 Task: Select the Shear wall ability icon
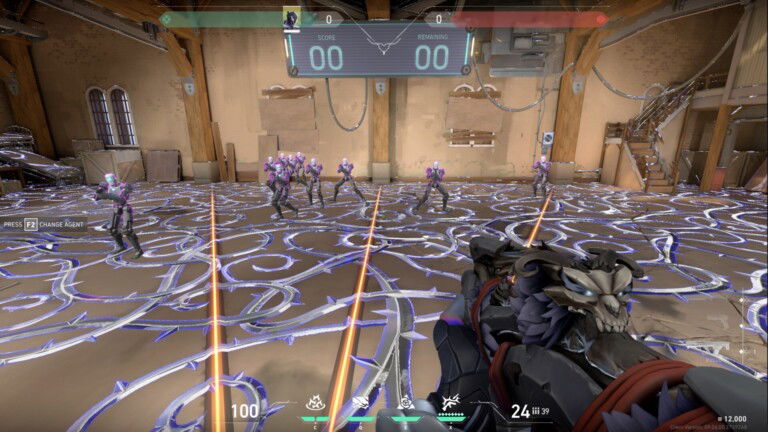(x=361, y=405)
